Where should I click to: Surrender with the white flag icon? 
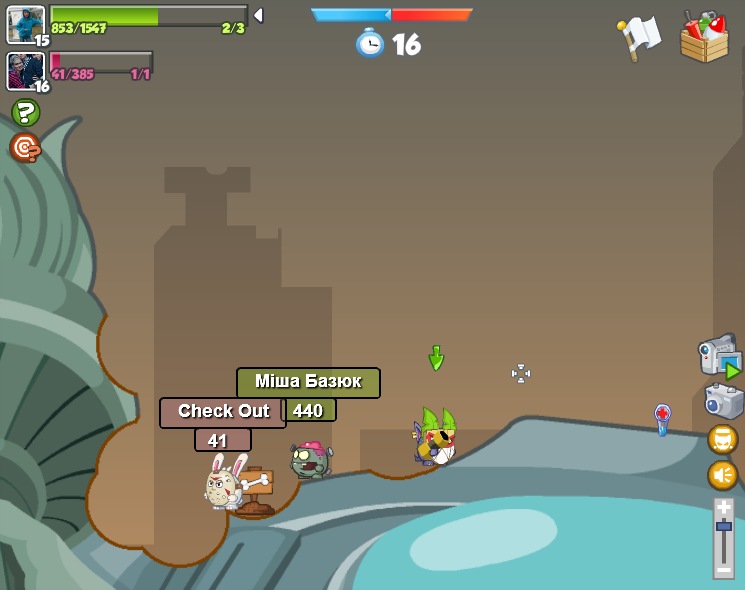click(638, 37)
